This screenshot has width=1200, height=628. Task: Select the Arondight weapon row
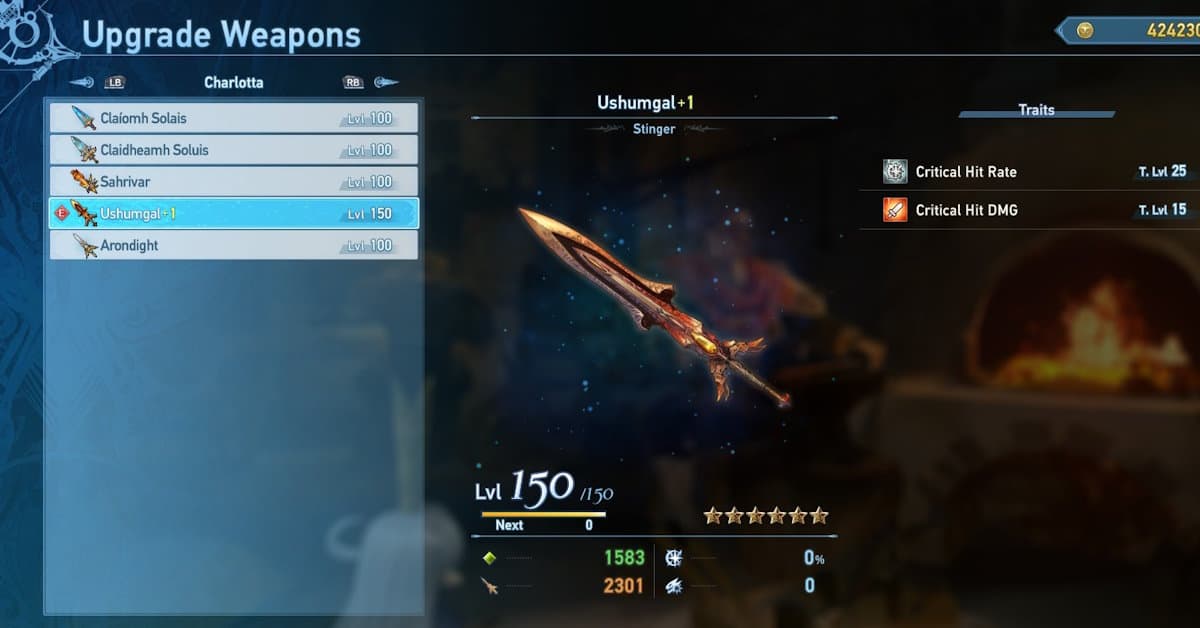coord(233,246)
